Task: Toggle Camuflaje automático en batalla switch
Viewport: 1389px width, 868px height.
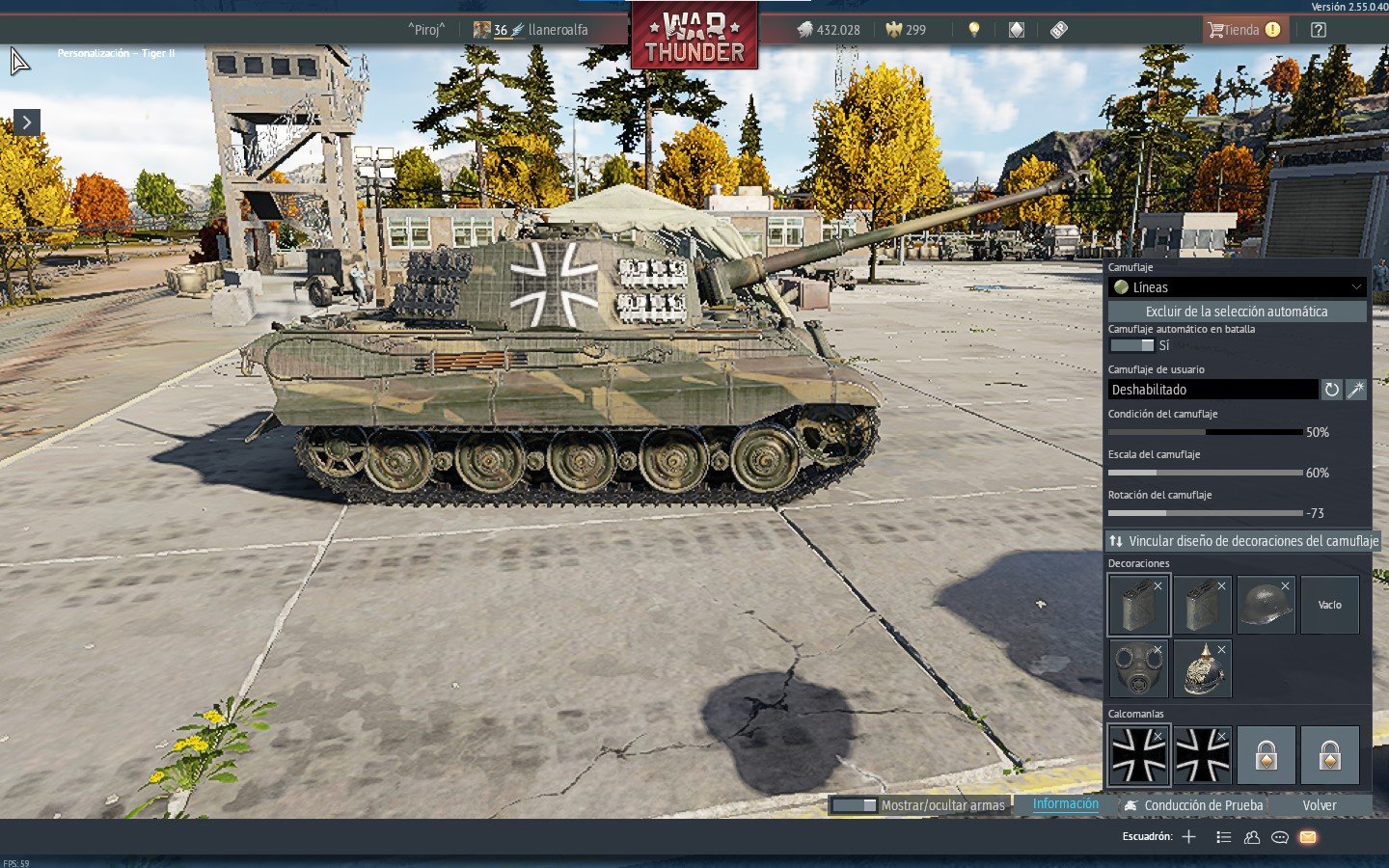Action: coord(1131,345)
